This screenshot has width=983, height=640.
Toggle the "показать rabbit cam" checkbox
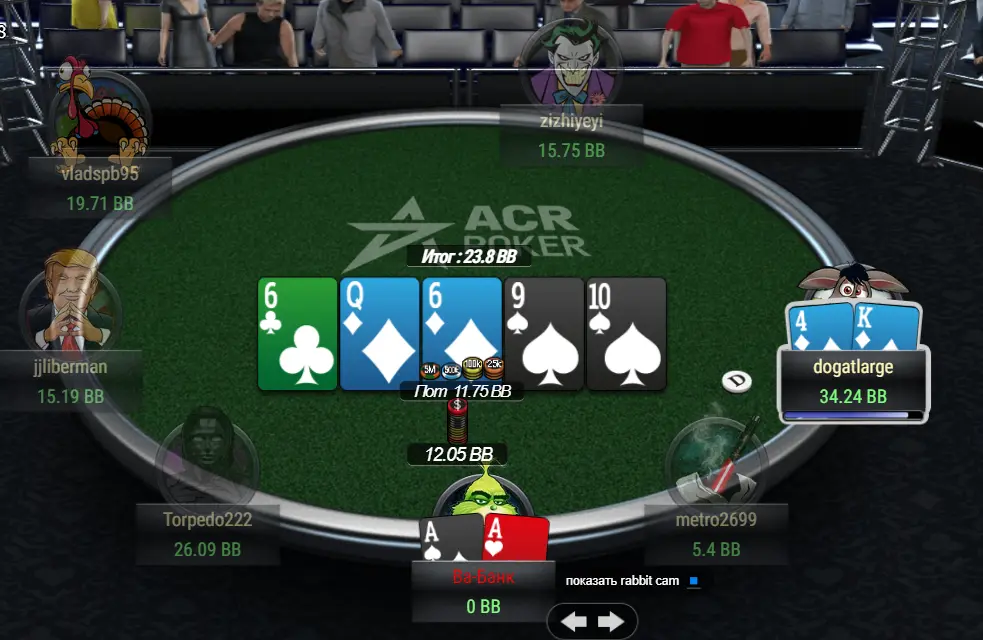click(693, 581)
